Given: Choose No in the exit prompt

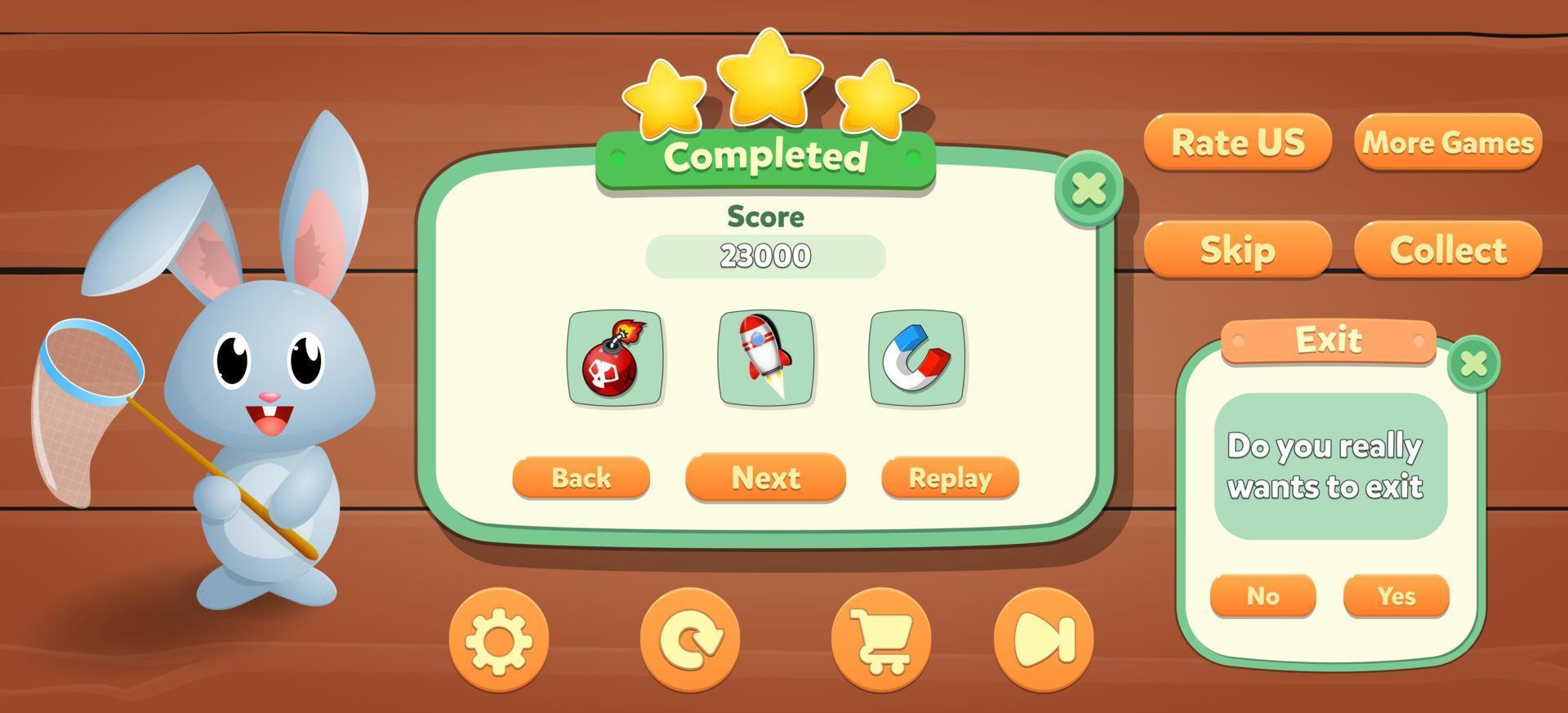Looking at the screenshot, I should click(1264, 596).
